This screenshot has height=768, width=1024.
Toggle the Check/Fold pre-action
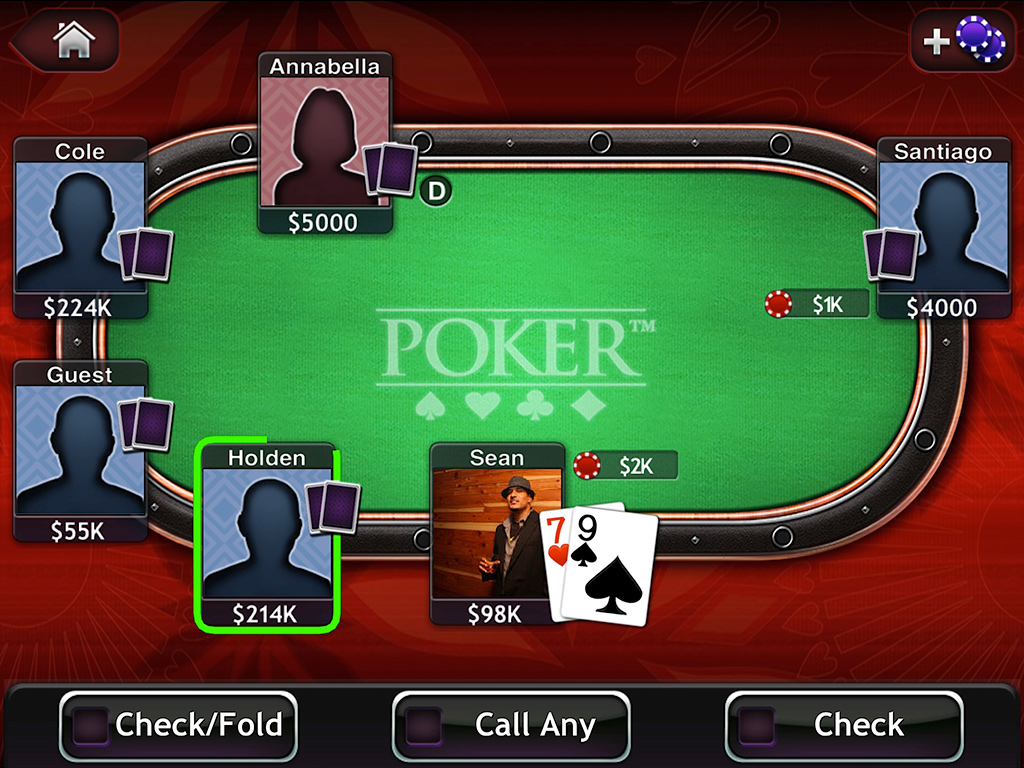pos(179,724)
